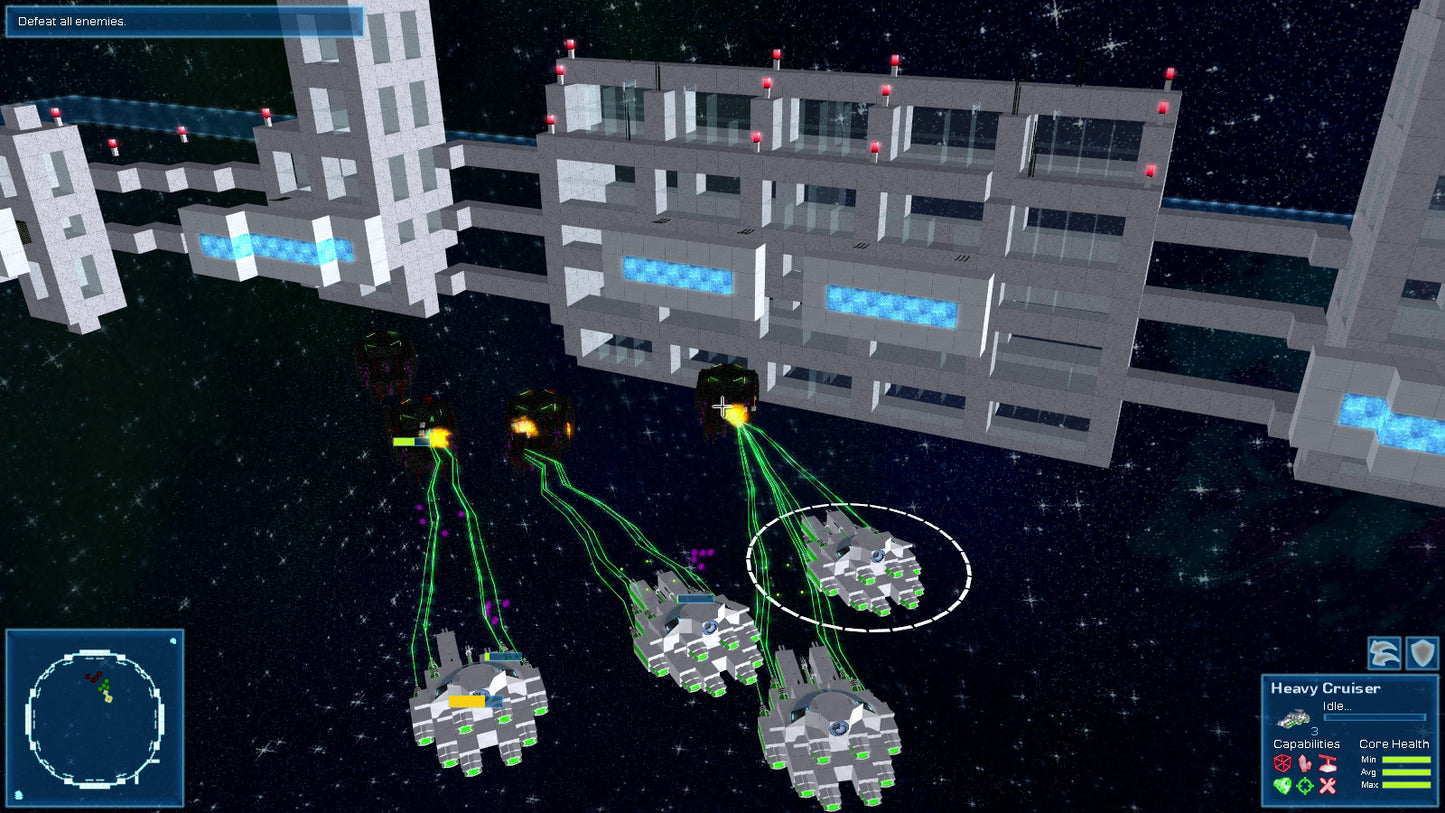The width and height of the screenshot is (1445, 813).
Task: Click the Heavy Cruiser panel title
Action: pos(1325,688)
